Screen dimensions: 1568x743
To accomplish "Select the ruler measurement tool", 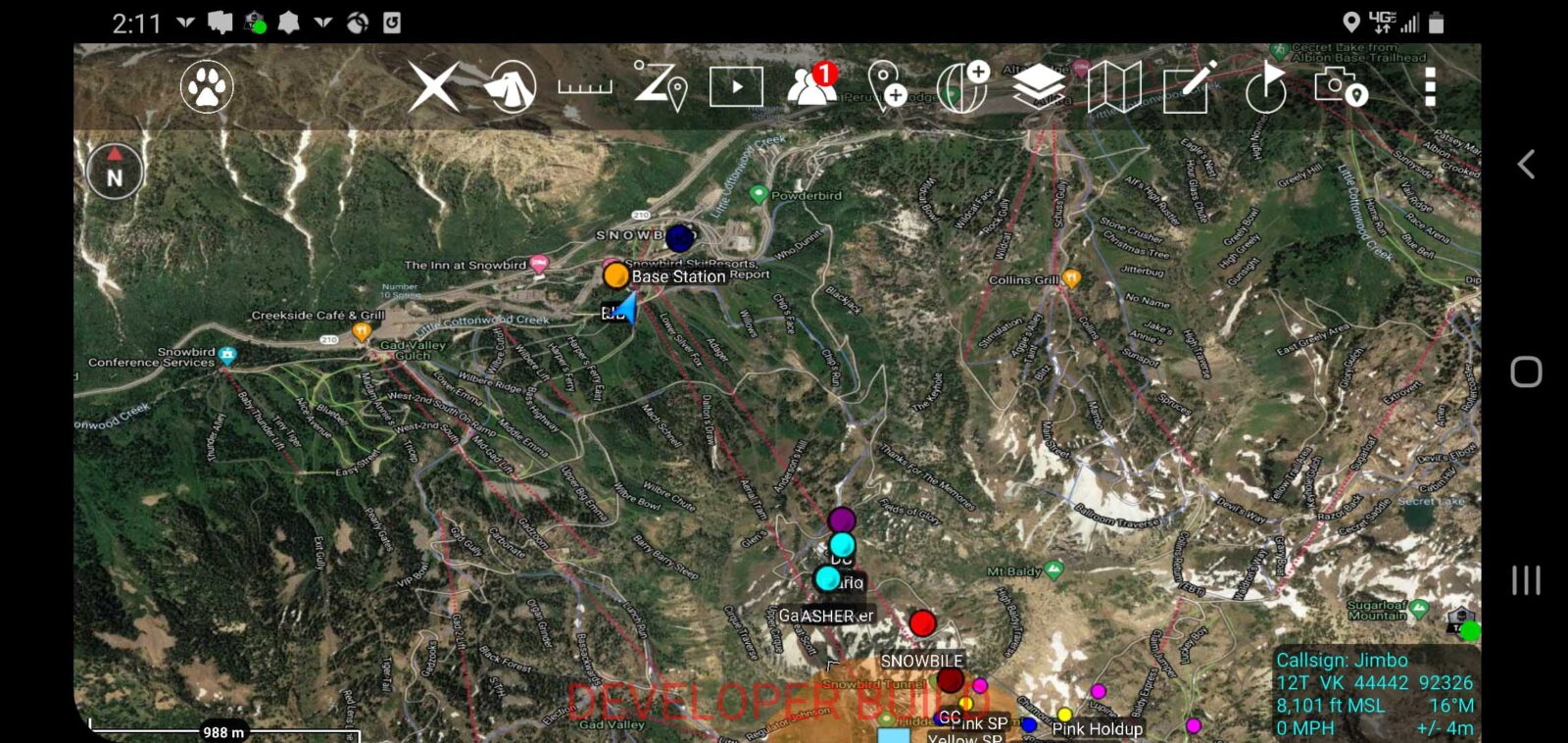I will (583, 88).
